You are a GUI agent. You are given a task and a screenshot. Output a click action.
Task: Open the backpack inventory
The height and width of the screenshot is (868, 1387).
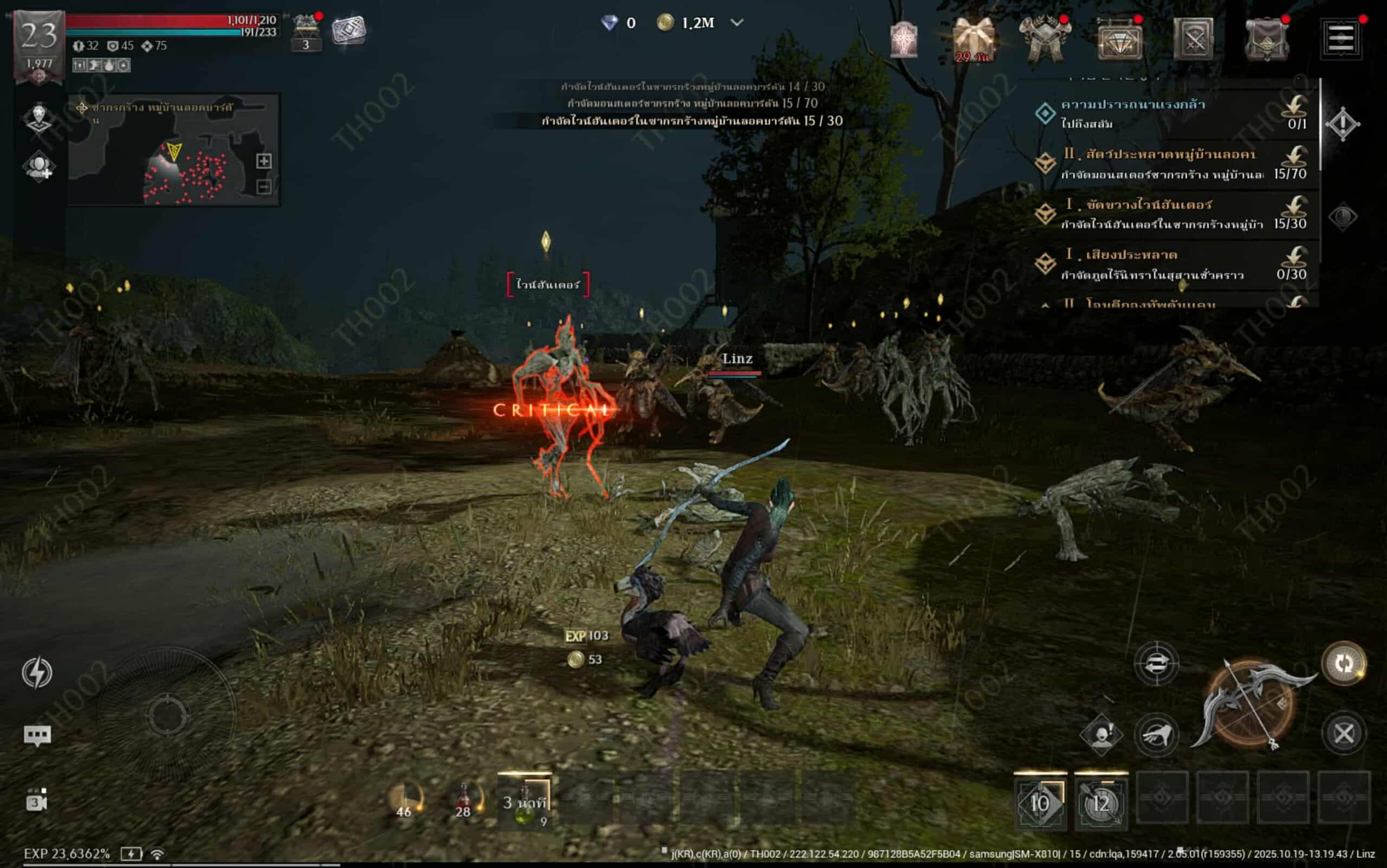click(x=1266, y=39)
